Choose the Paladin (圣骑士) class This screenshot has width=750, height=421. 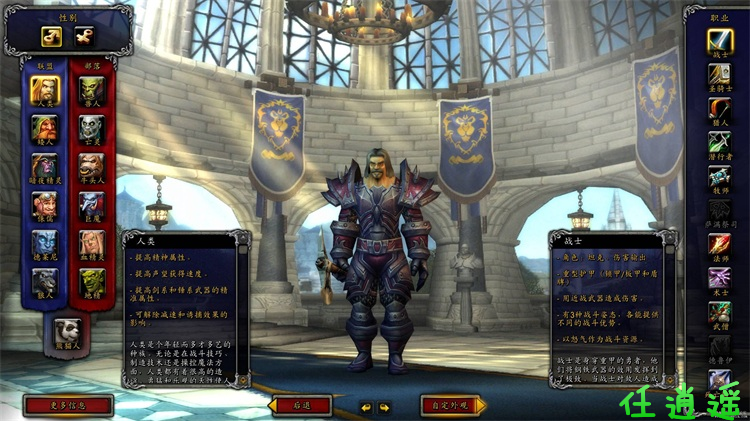(x=720, y=75)
